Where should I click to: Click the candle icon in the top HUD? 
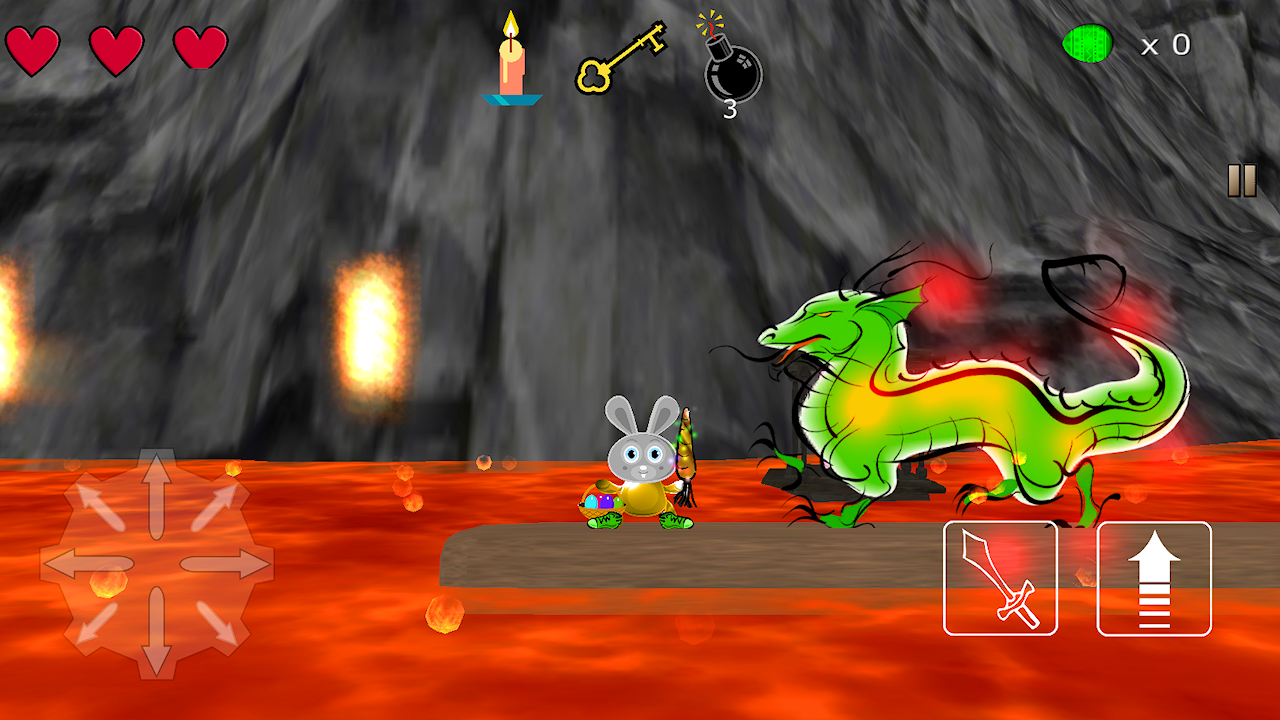point(511,60)
